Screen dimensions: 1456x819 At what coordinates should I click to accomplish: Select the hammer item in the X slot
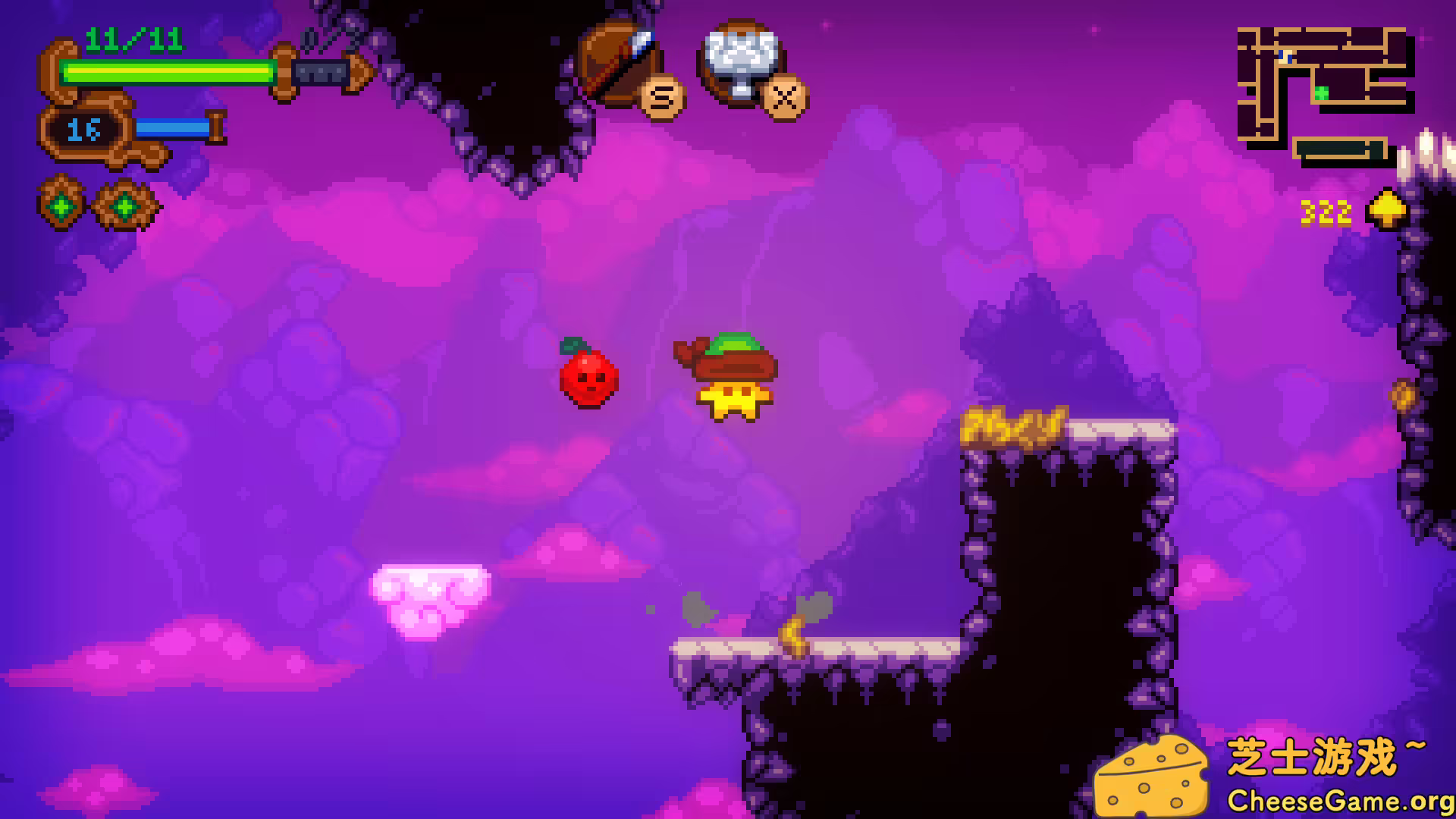point(739,61)
